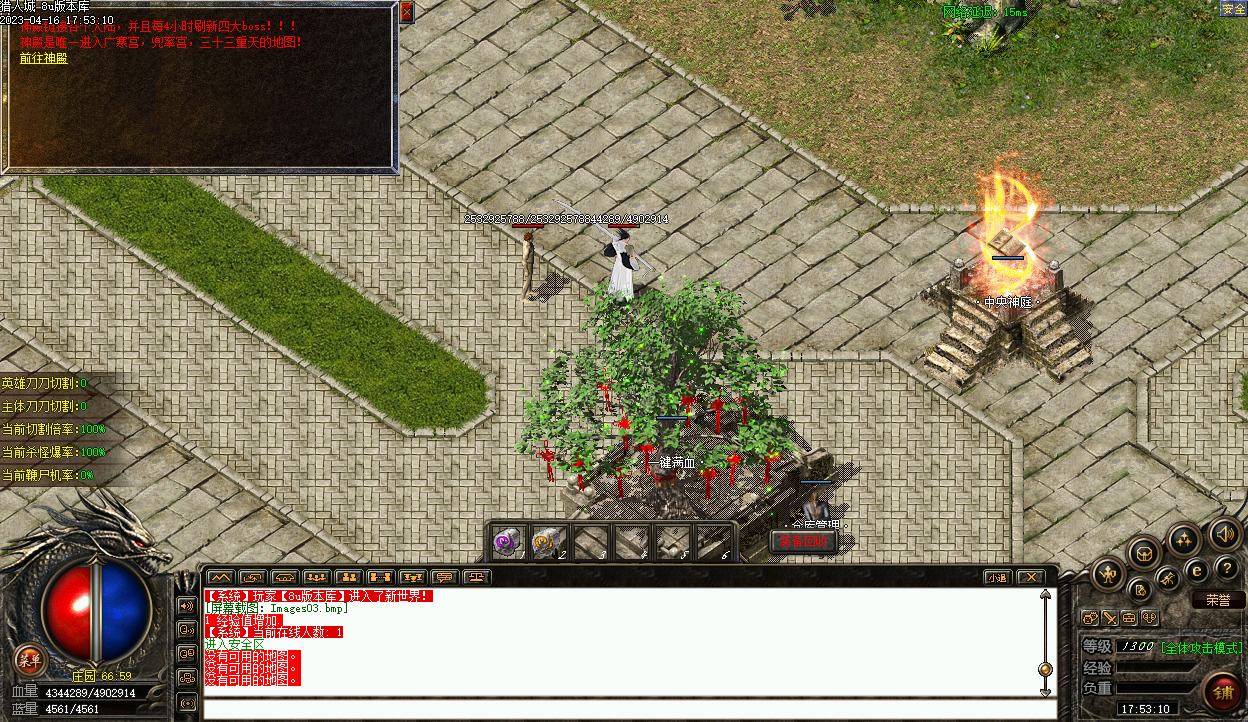Screen dimensions: 1248x722
Task: Select the speech bubble chat tab button
Action: coord(444,577)
